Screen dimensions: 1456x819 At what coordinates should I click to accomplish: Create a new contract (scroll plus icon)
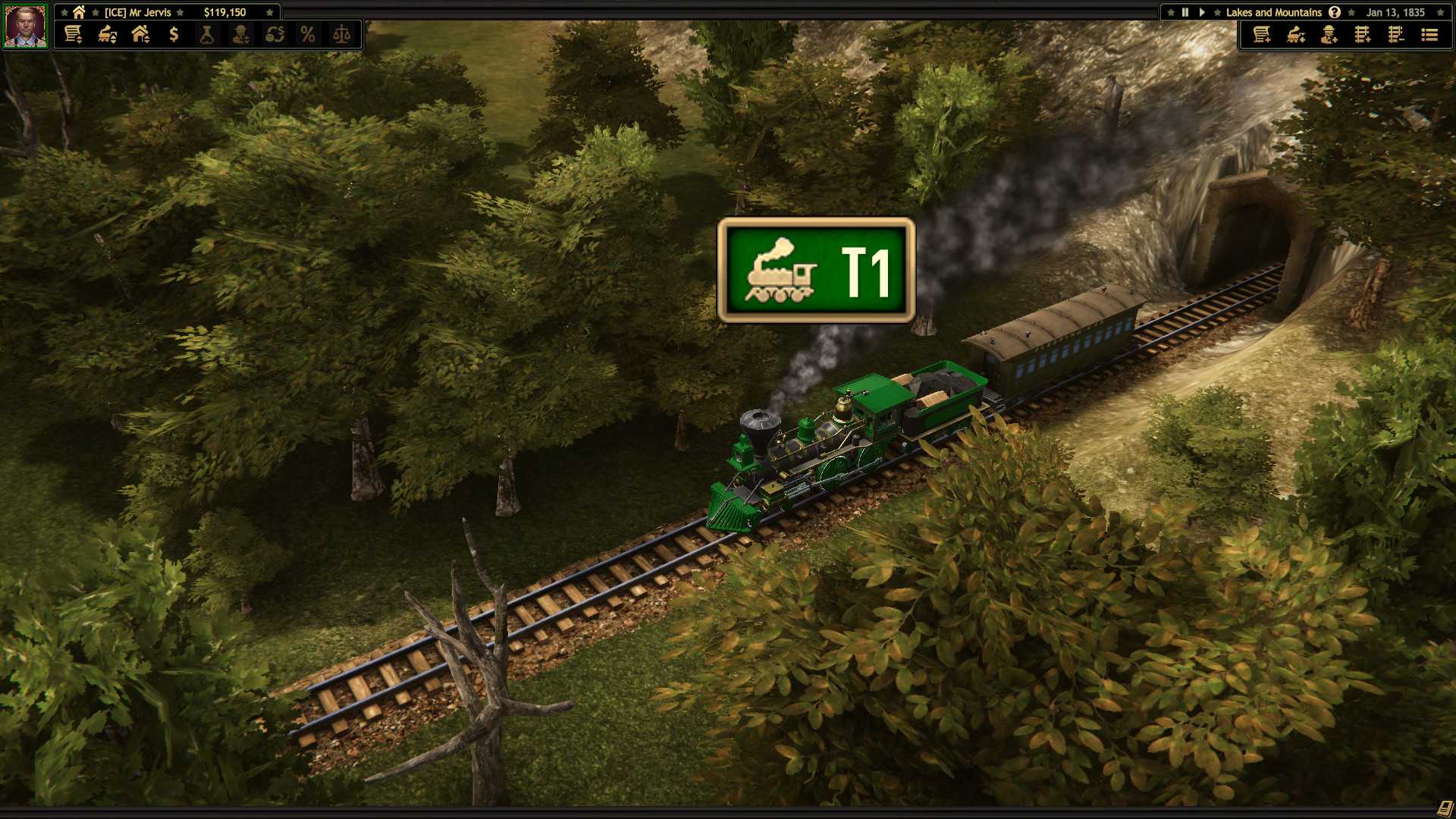coord(1261,35)
